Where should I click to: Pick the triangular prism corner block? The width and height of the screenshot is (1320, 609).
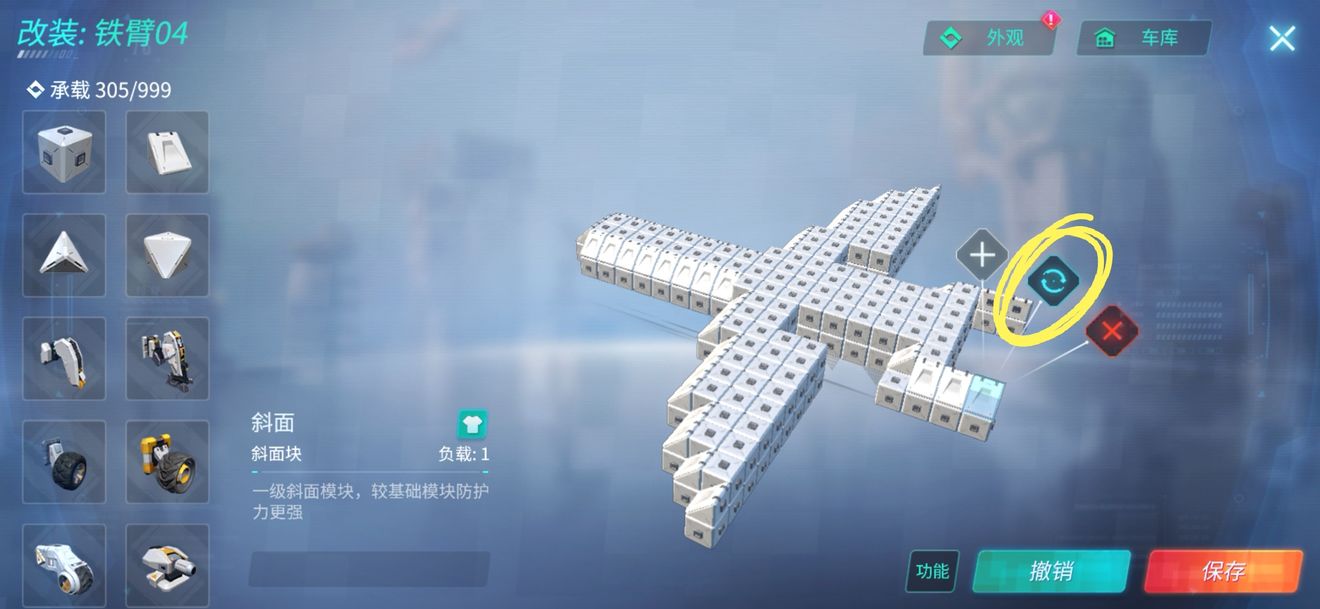tap(64, 255)
